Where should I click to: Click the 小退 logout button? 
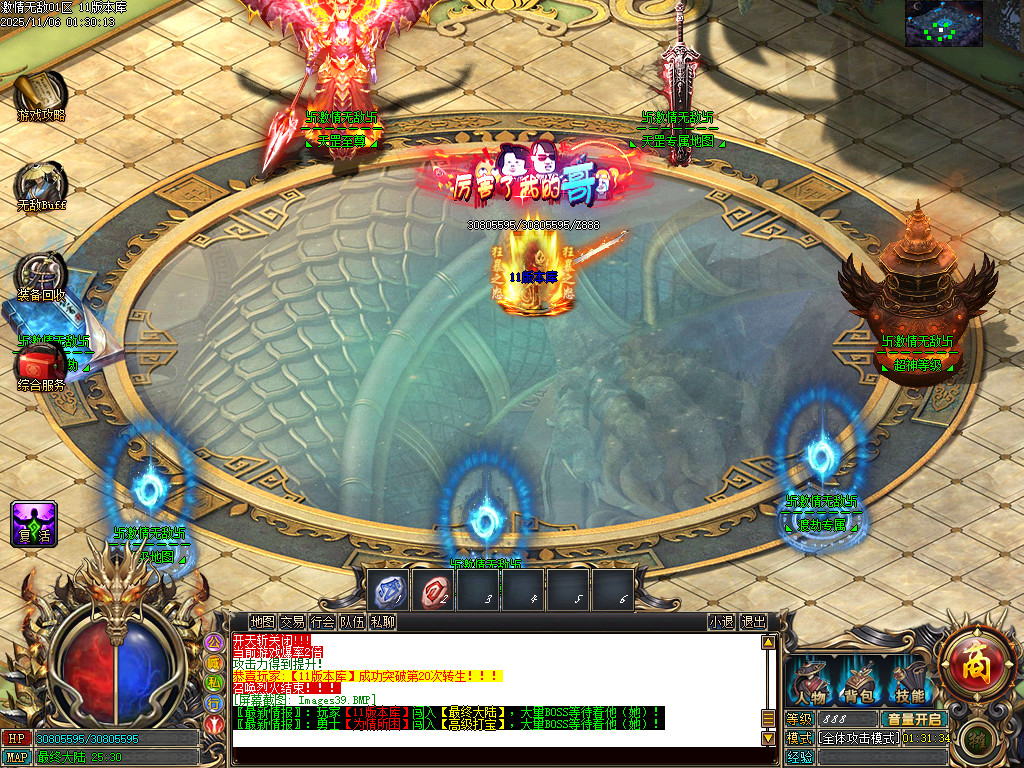tap(721, 622)
